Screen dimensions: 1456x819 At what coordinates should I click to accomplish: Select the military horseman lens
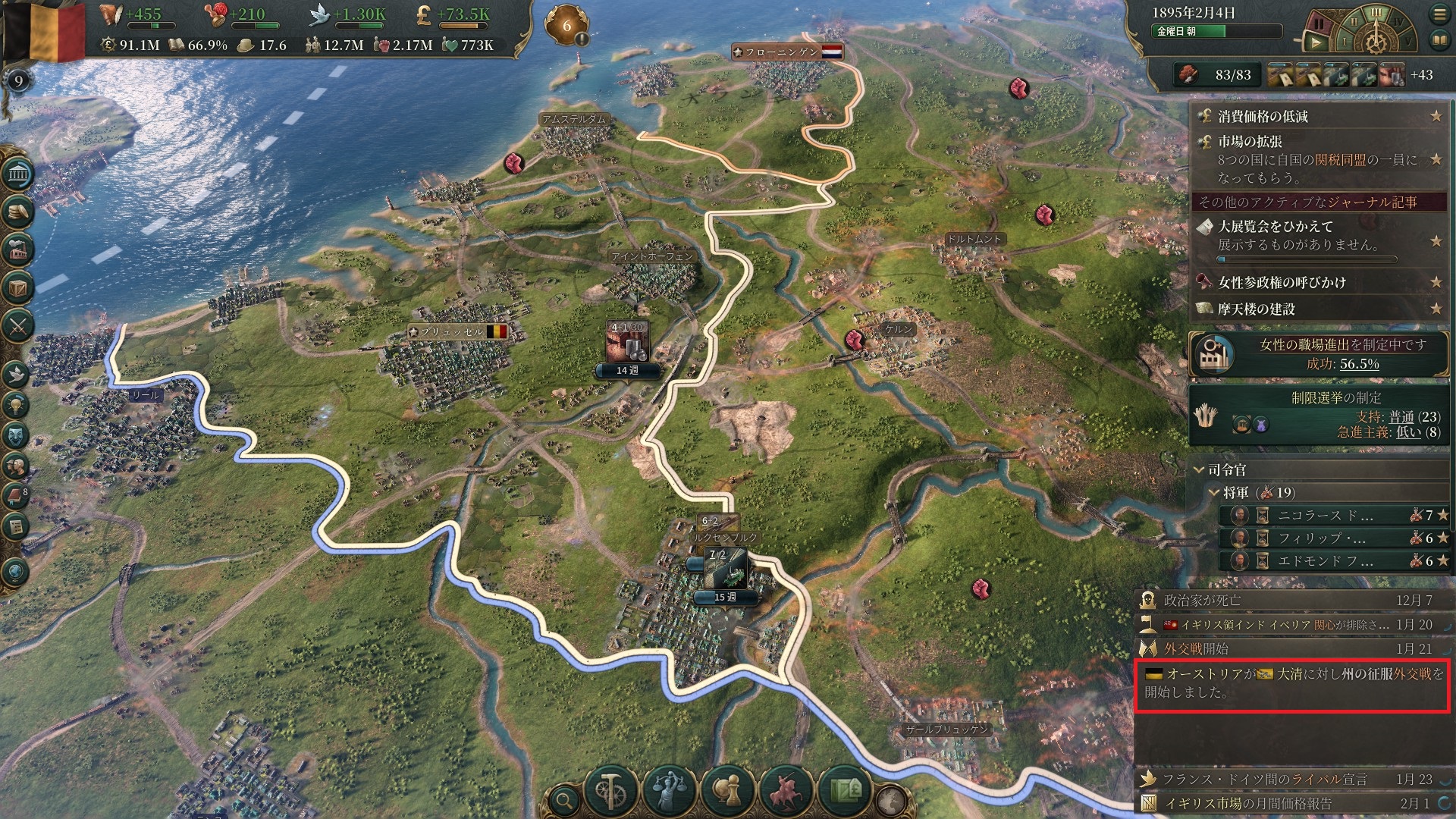(x=786, y=791)
